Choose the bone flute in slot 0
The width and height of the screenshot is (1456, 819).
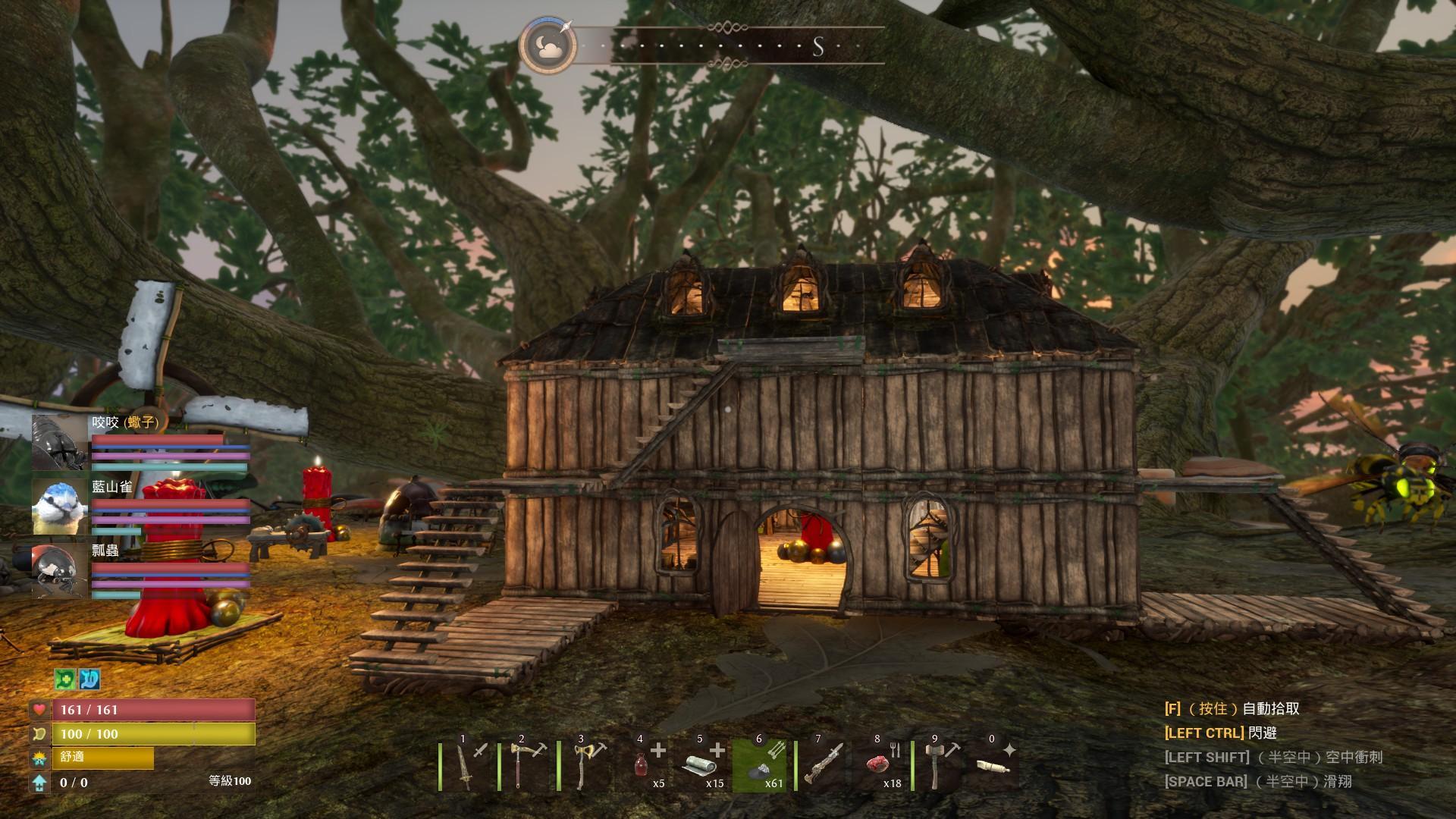993,766
